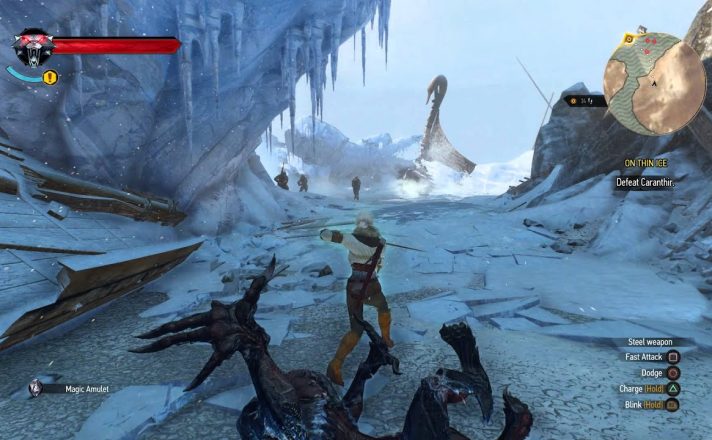Select the yellow exclamation alert icon
This screenshot has height=440, width=712.
coord(50,77)
